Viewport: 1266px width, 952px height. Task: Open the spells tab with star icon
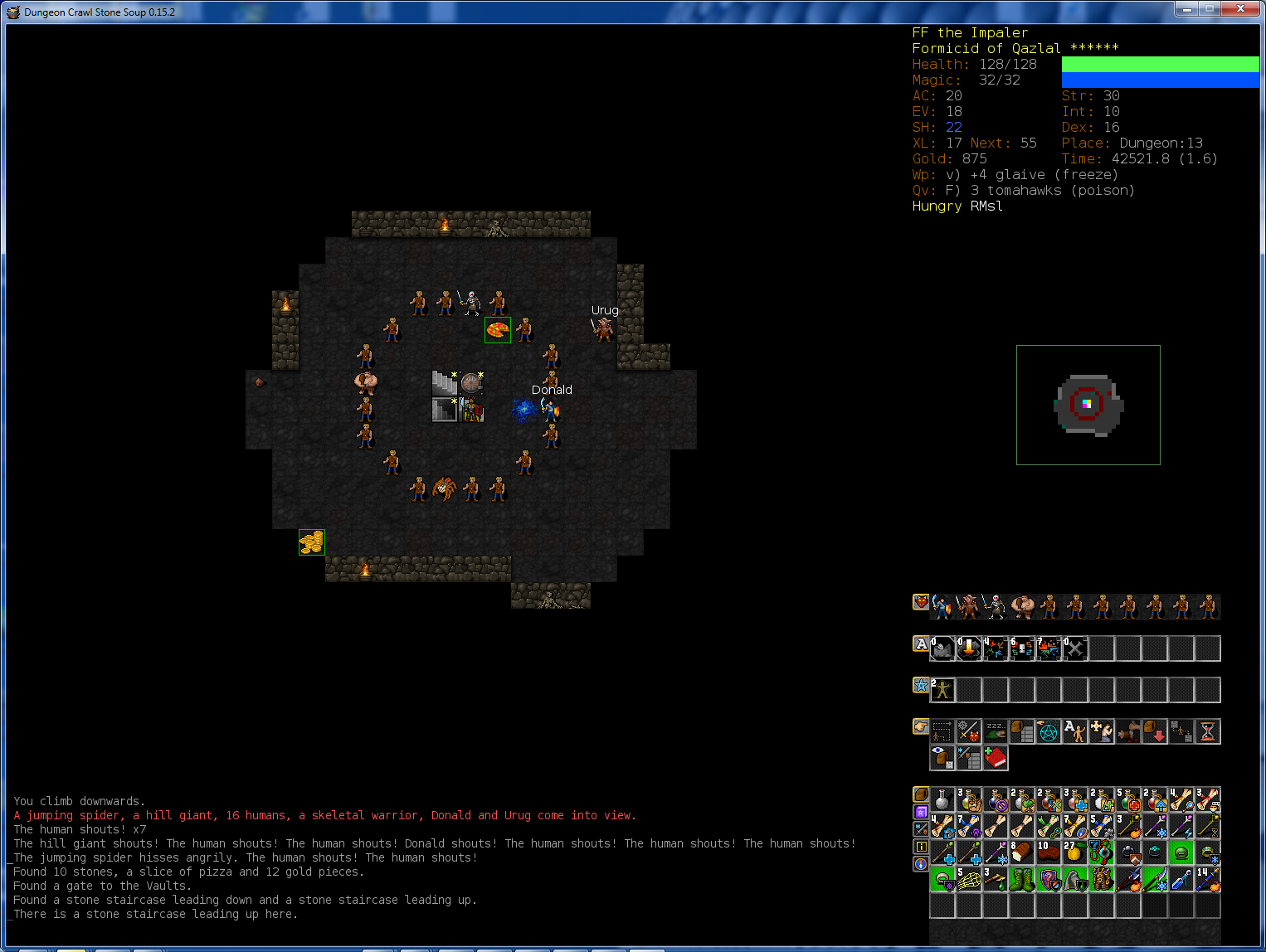point(921,685)
